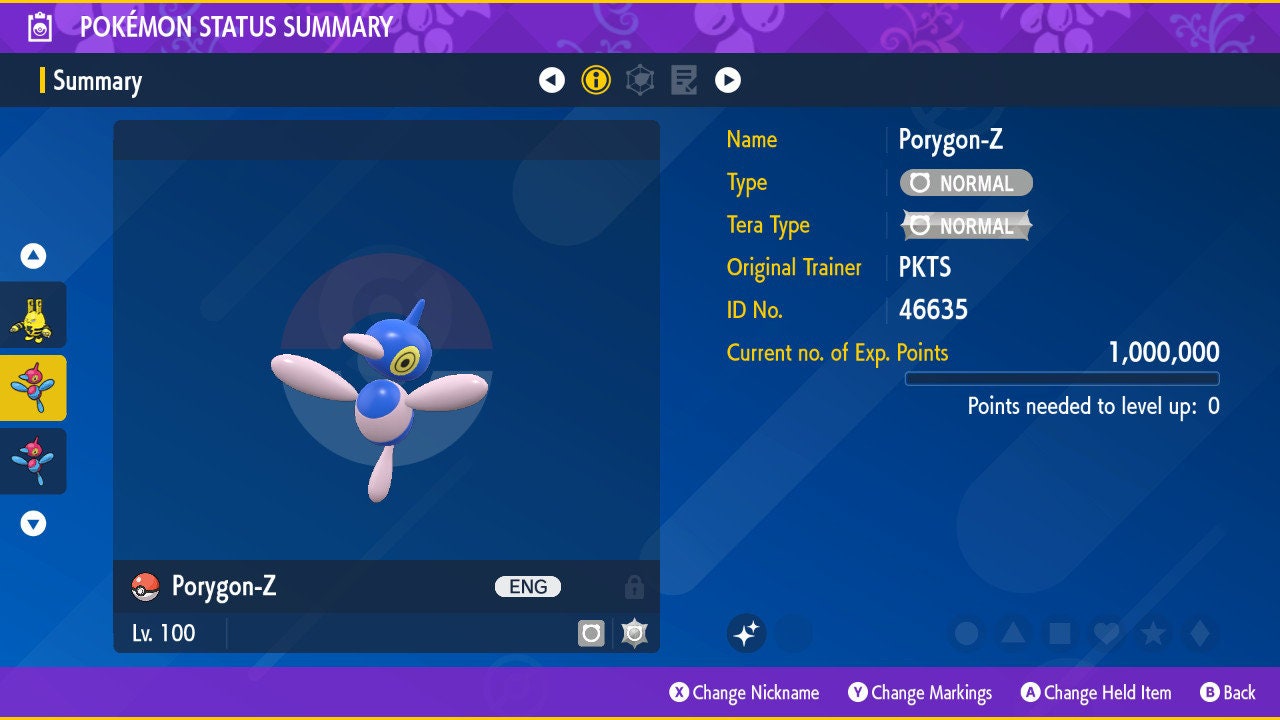The image size is (1280, 720).
Task: Go to the previous summary page arrow
Action: coord(552,80)
